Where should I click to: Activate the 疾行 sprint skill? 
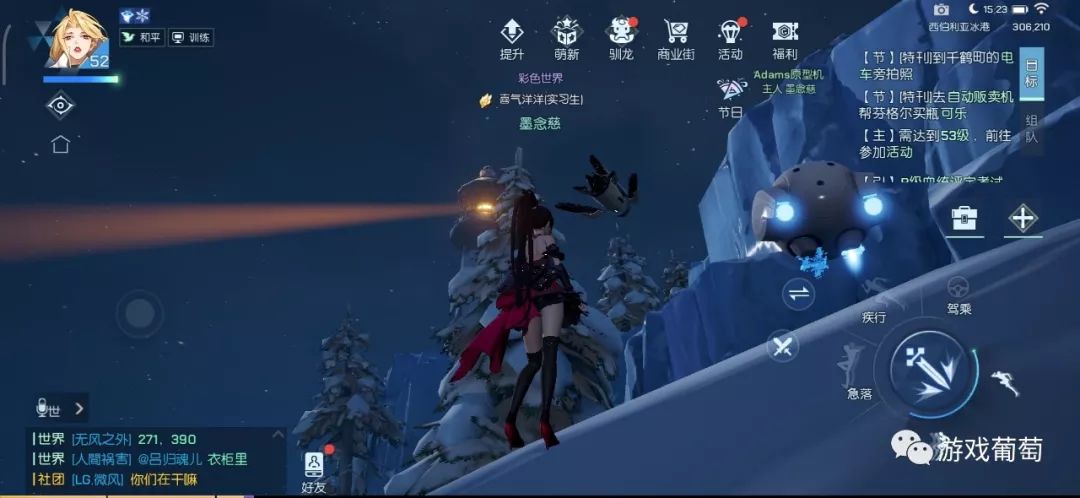coord(873,299)
